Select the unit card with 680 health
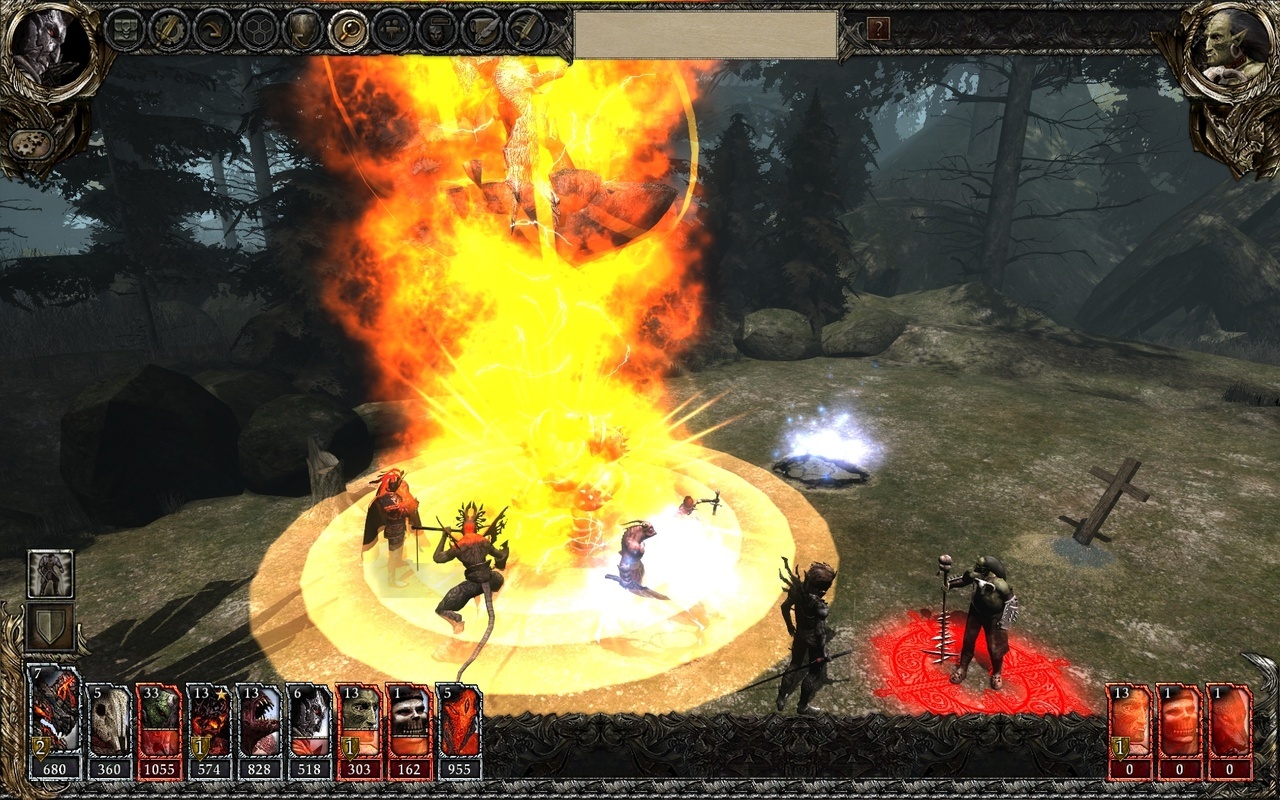 (x=56, y=721)
